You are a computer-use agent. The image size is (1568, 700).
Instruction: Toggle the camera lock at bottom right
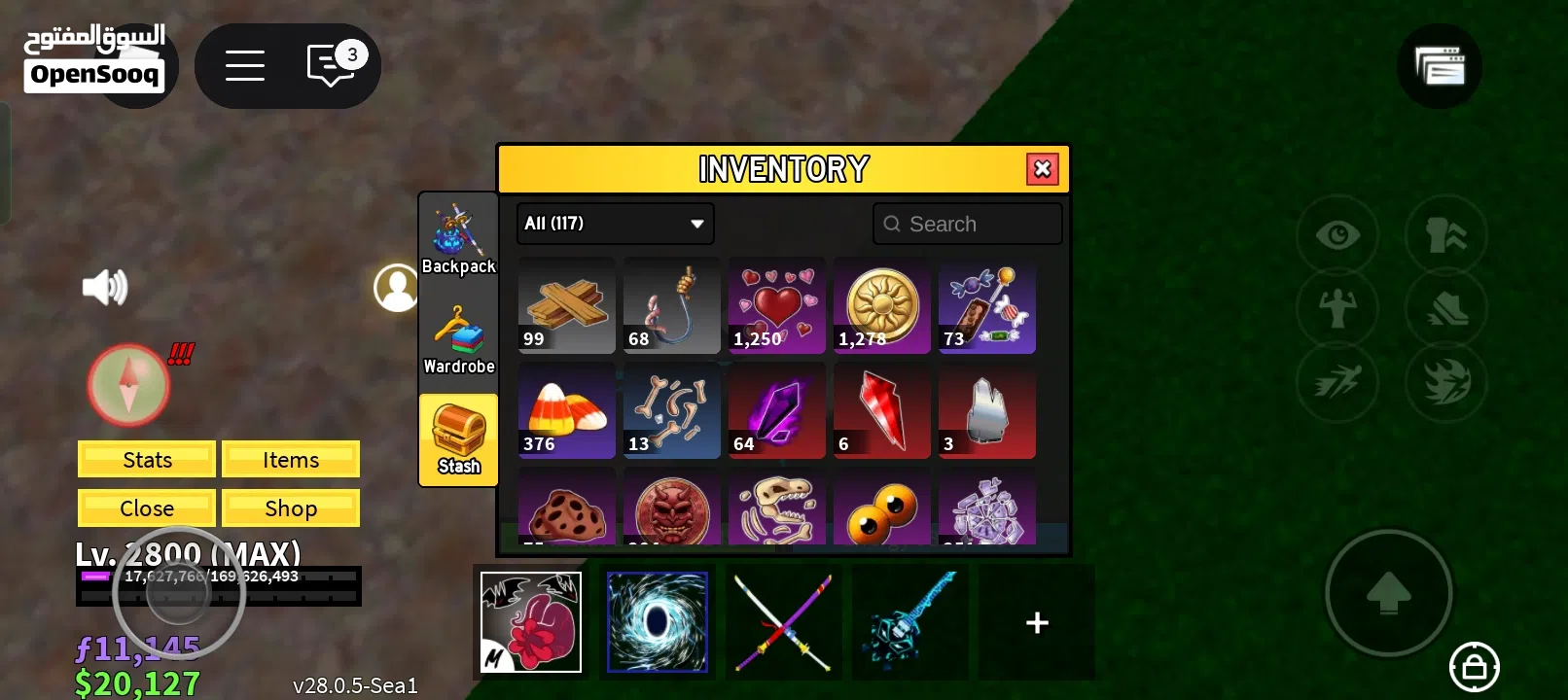coord(1474,668)
